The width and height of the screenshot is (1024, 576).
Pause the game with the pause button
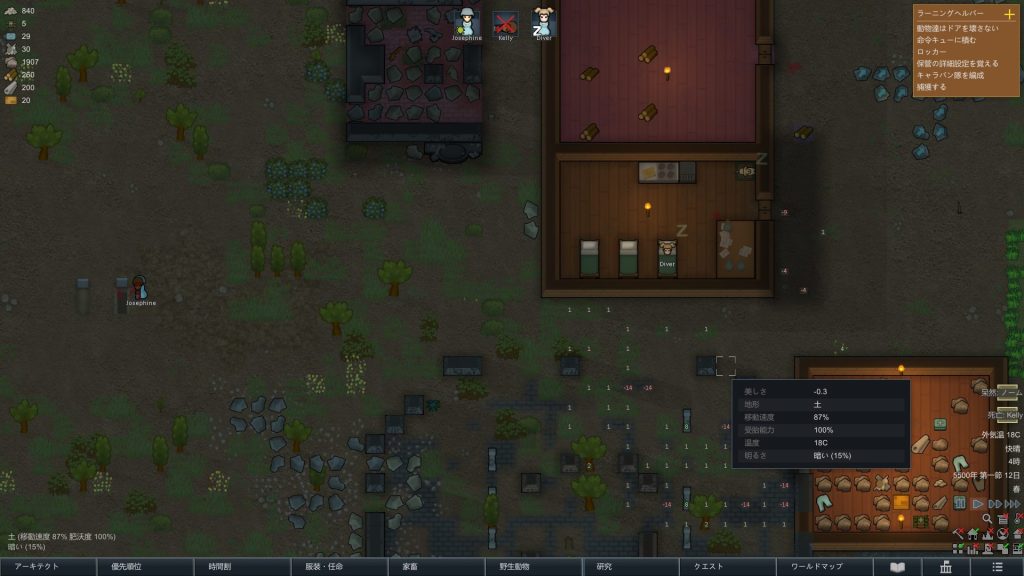[x=961, y=503]
